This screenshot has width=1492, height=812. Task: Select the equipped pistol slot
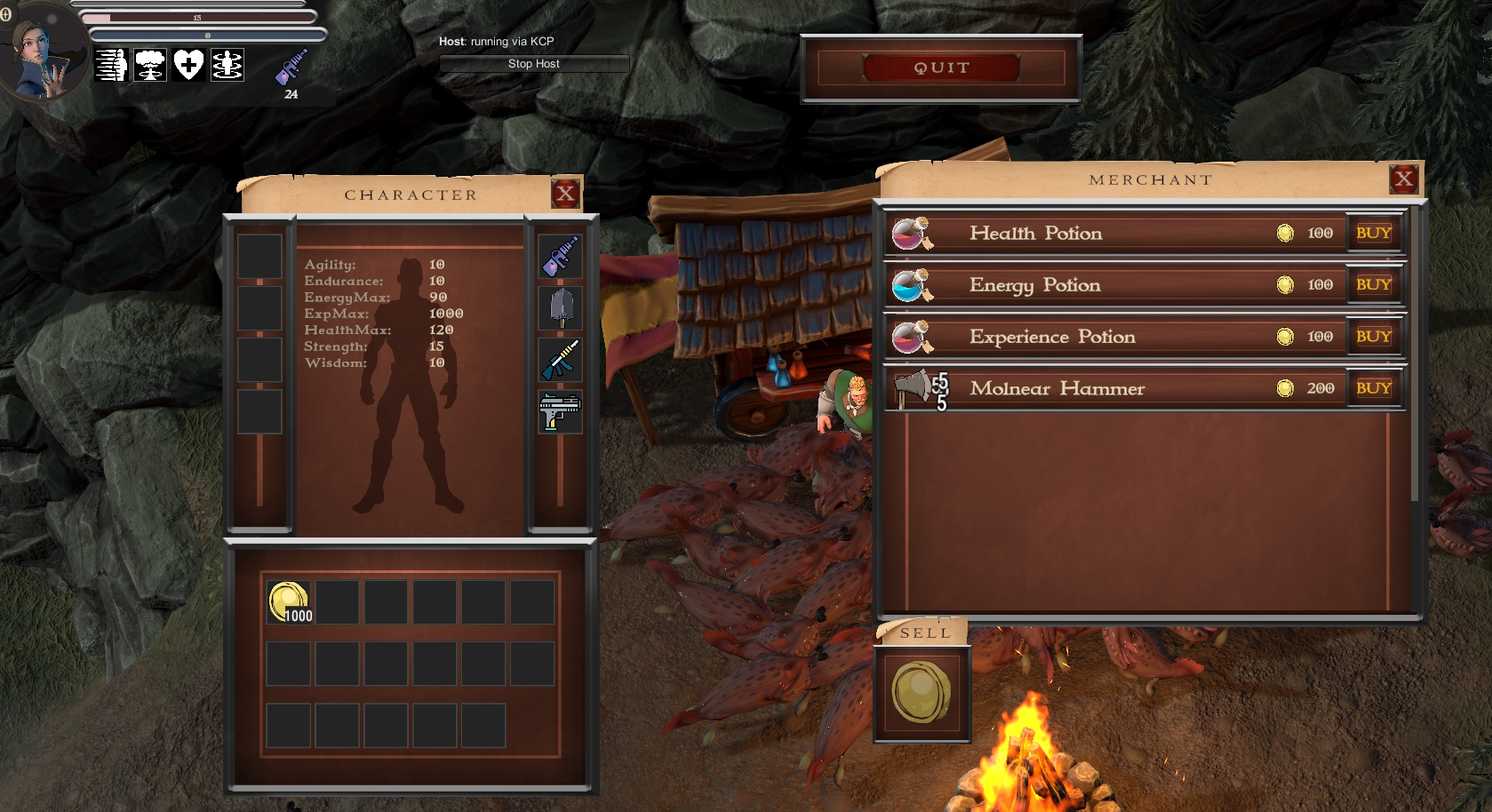(x=561, y=411)
